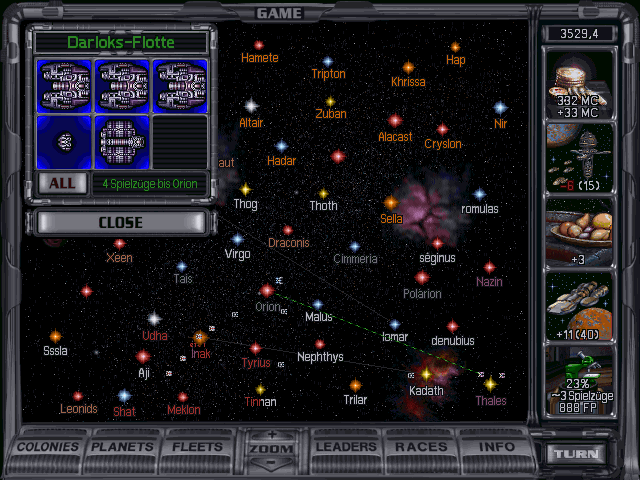Select all ships with the ALL button
640x480 pixels.
coord(62,184)
